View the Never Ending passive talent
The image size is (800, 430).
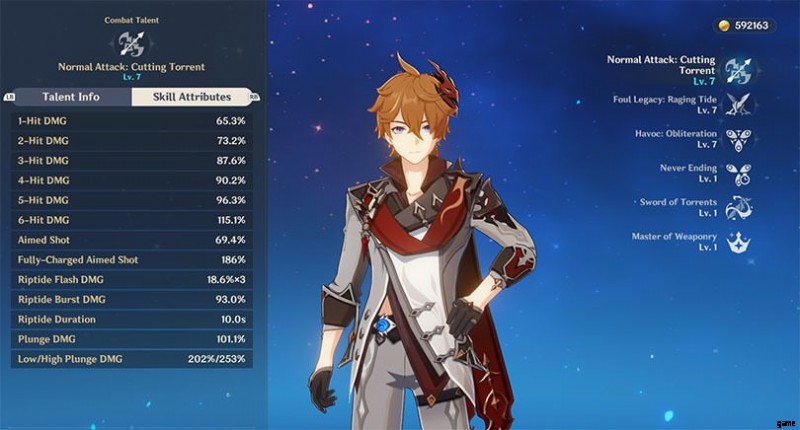tap(739, 174)
